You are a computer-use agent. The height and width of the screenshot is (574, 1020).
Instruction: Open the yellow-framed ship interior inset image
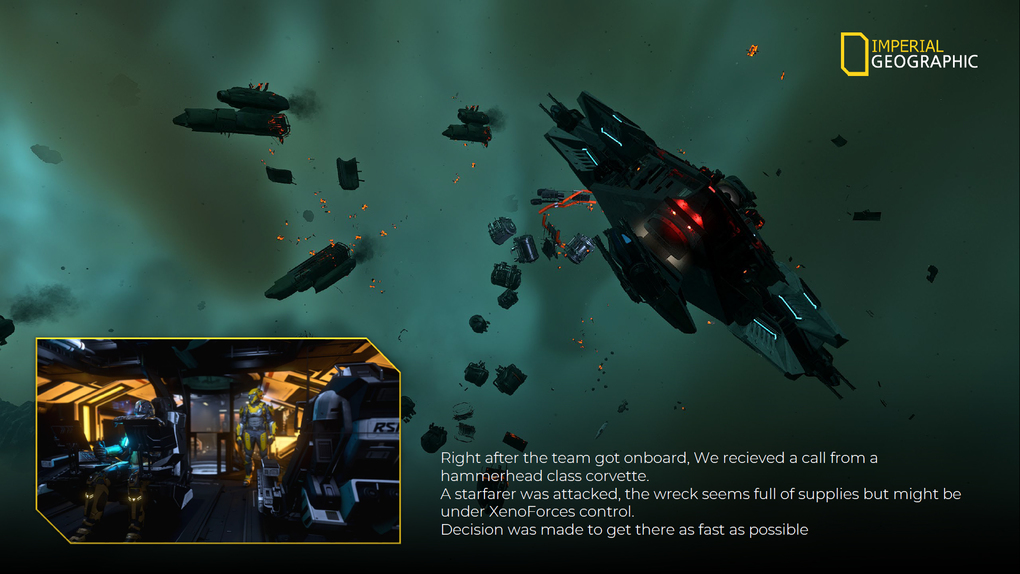[218, 440]
